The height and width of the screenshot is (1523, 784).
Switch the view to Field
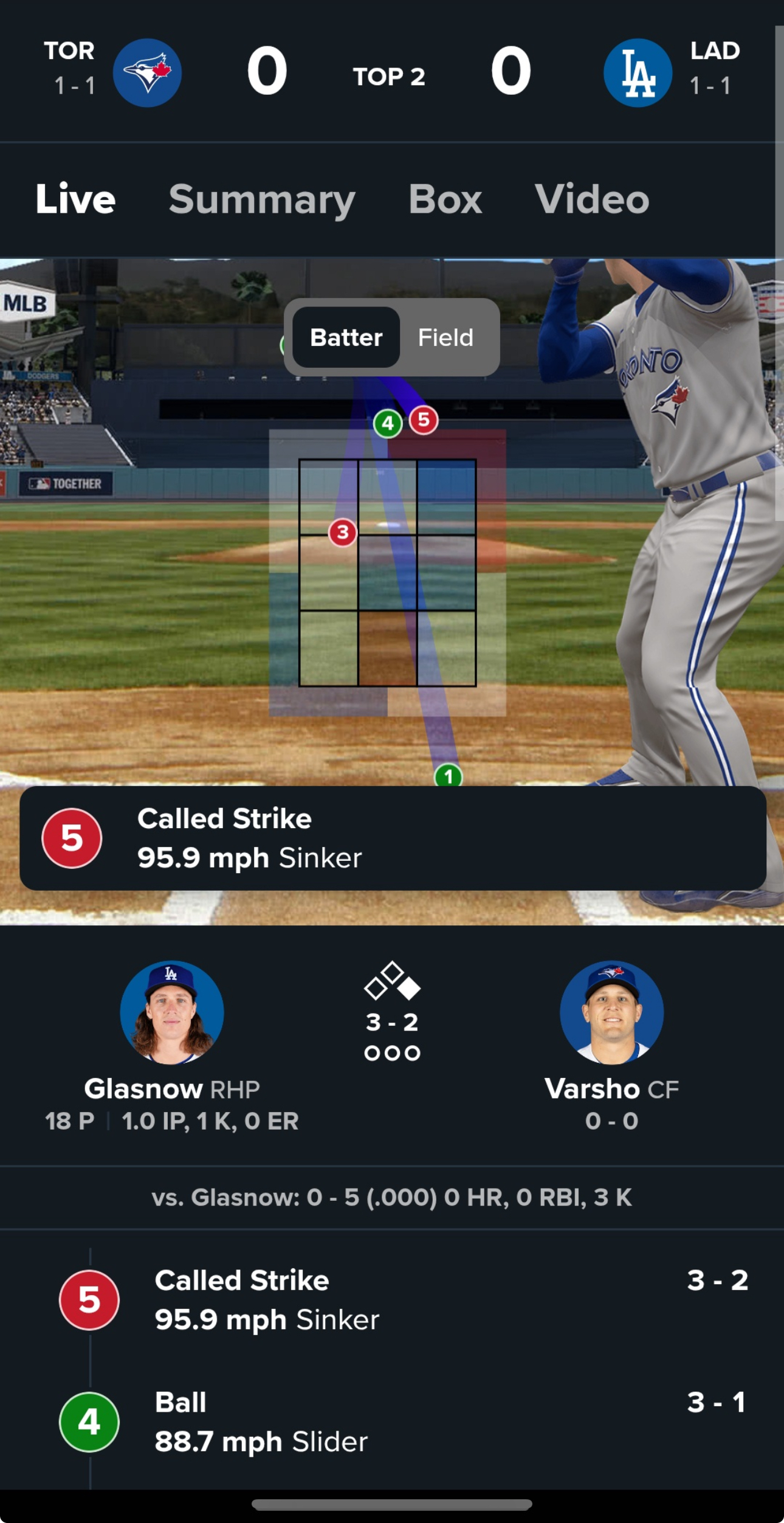point(445,337)
